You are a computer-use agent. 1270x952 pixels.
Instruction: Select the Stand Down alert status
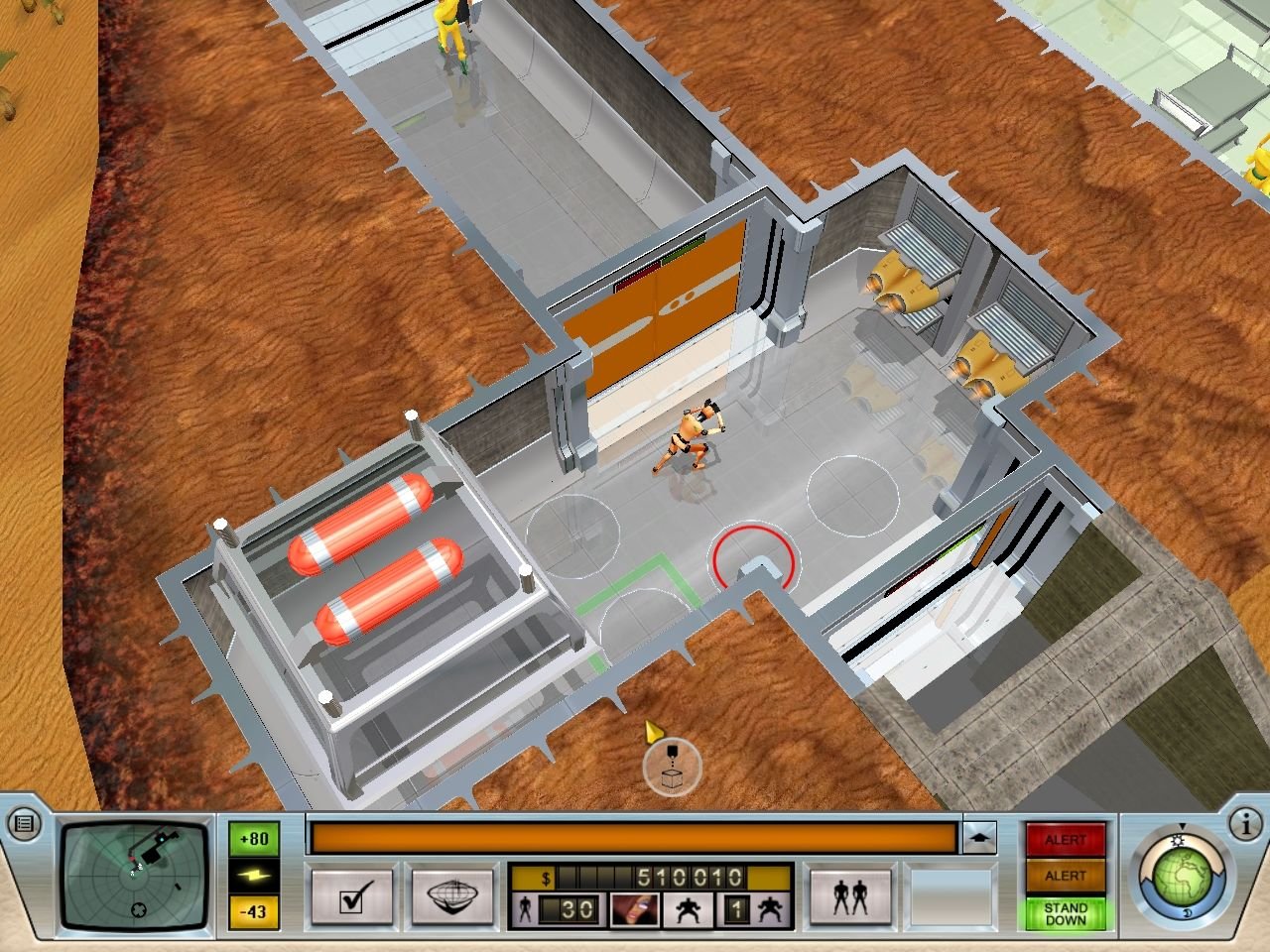tap(1065, 913)
